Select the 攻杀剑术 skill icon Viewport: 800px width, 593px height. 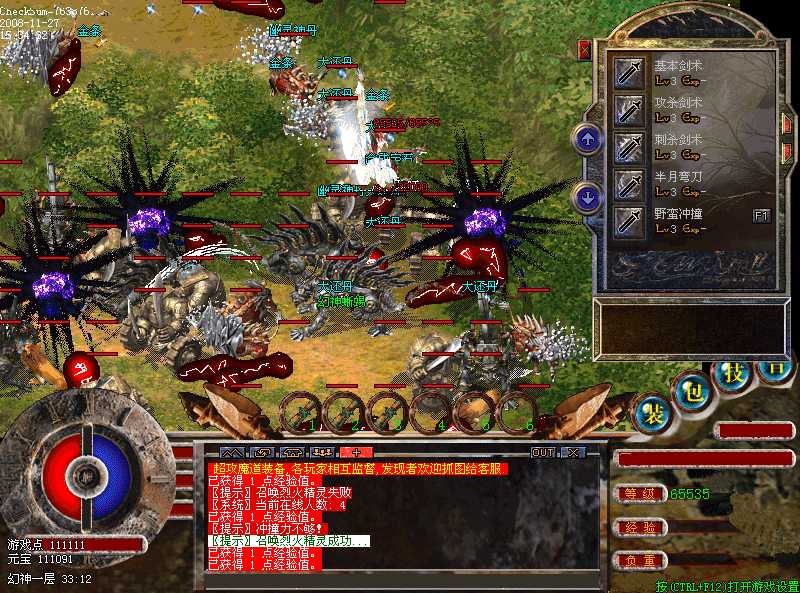[x=629, y=108]
